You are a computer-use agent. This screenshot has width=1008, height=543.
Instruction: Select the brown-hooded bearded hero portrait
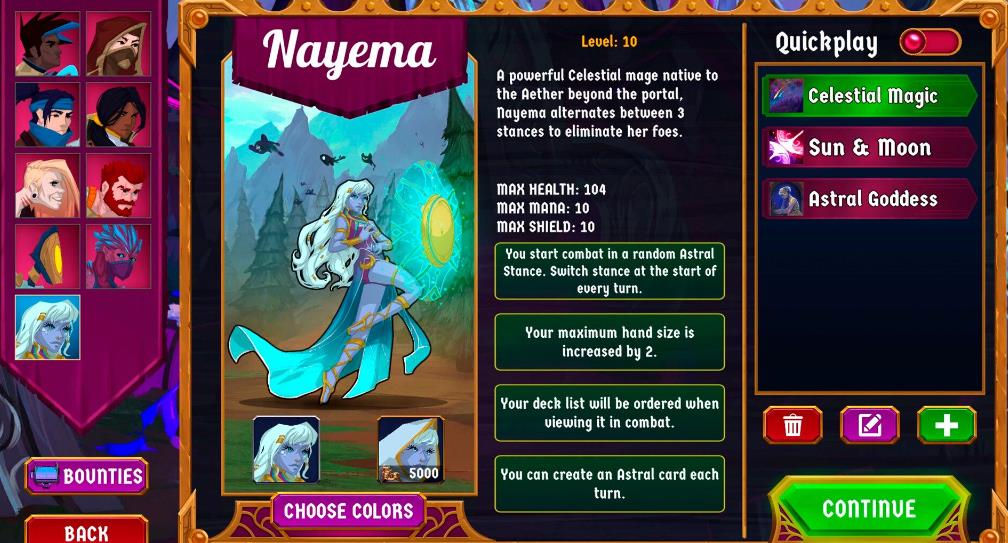click(118, 44)
